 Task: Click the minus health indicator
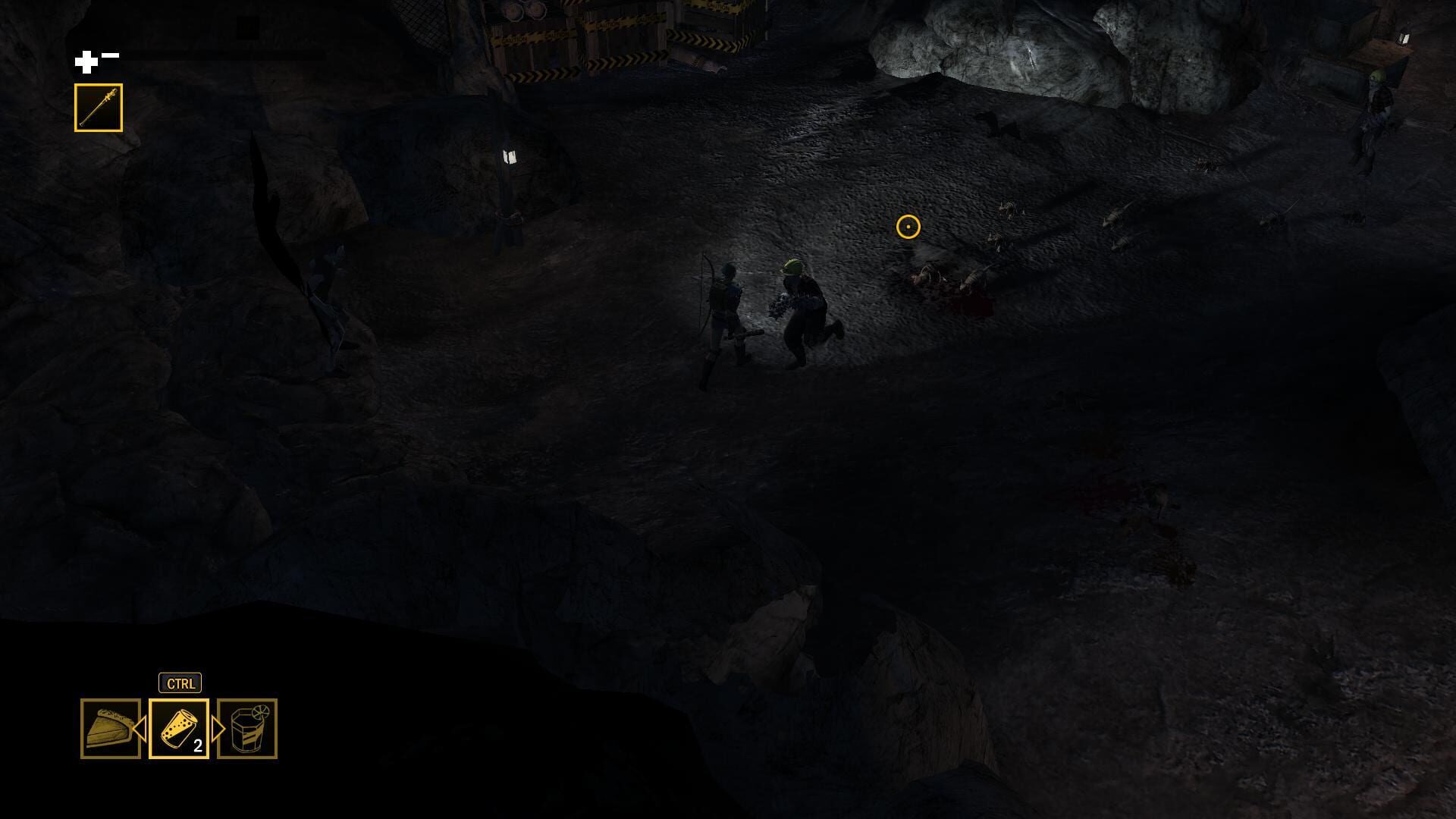tap(111, 54)
